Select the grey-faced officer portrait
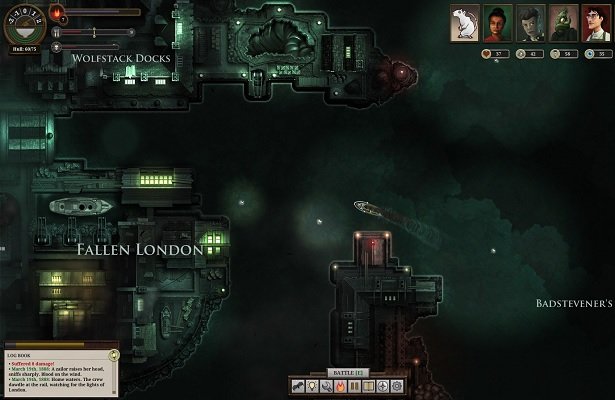This screenshot has width=615, height=400. pyautogui.click(x=531, y=22)
